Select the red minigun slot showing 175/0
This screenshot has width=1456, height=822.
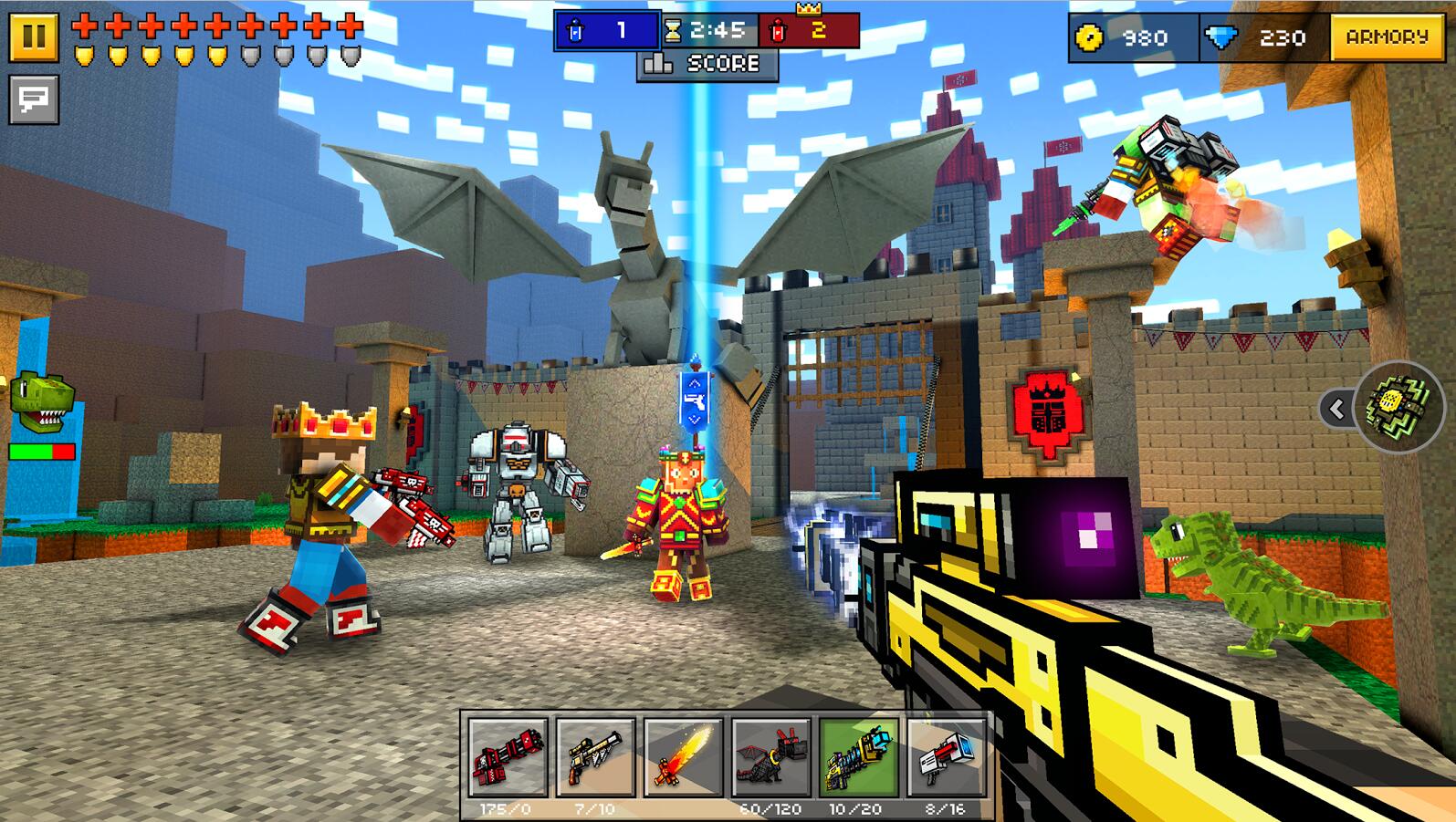coord(507,757)
